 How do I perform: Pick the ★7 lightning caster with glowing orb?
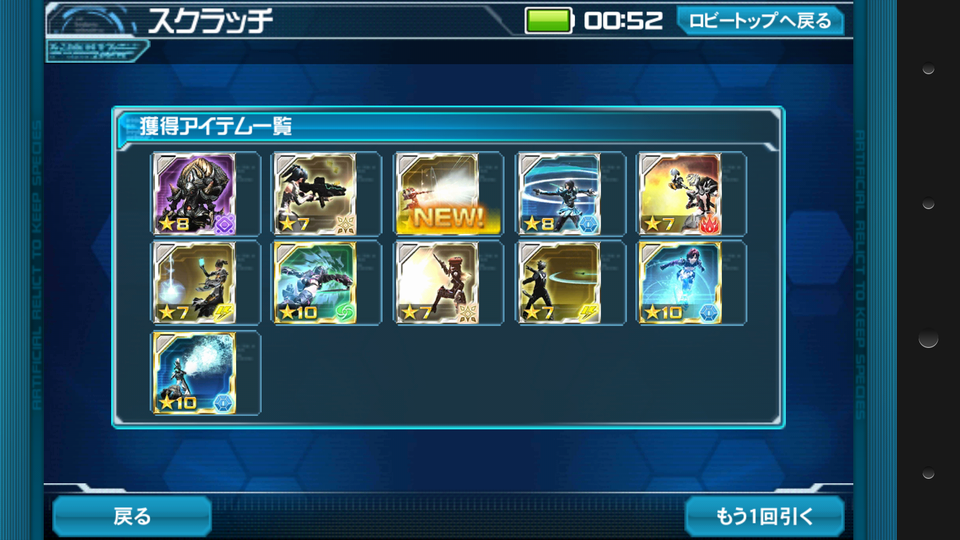[194, 283]
